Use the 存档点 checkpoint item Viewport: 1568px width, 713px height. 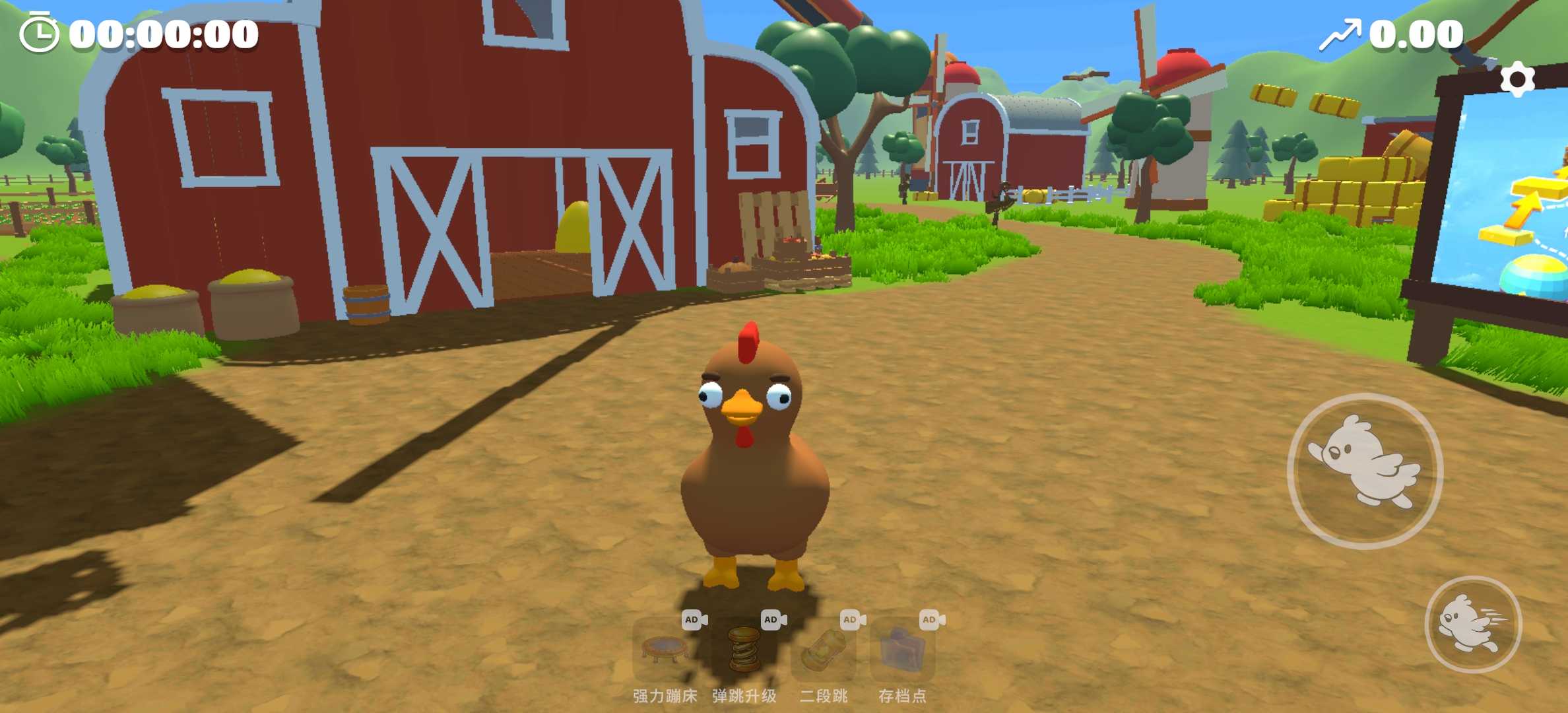[902, 650]
